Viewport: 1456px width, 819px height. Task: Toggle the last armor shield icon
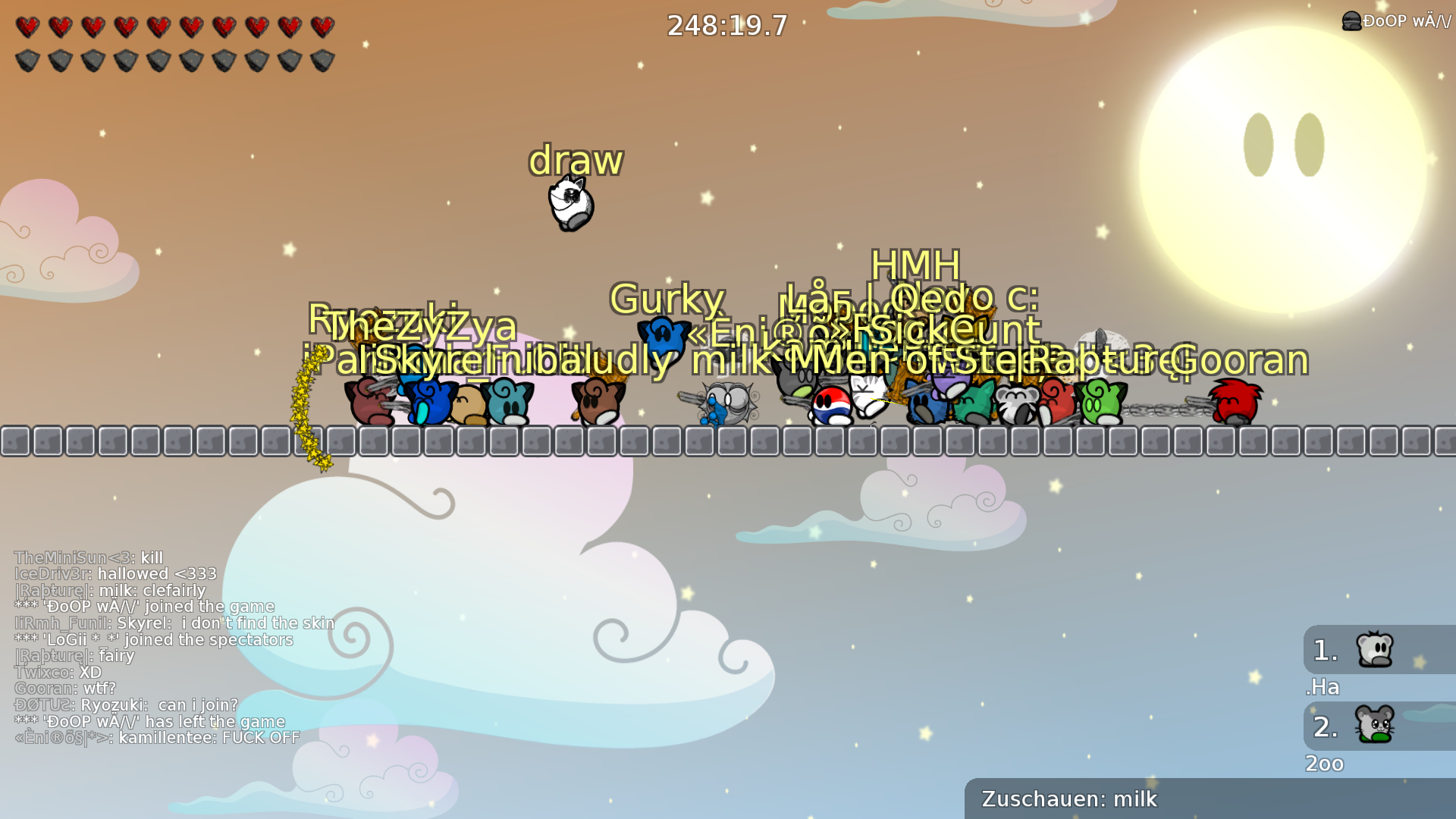point(322,59)
